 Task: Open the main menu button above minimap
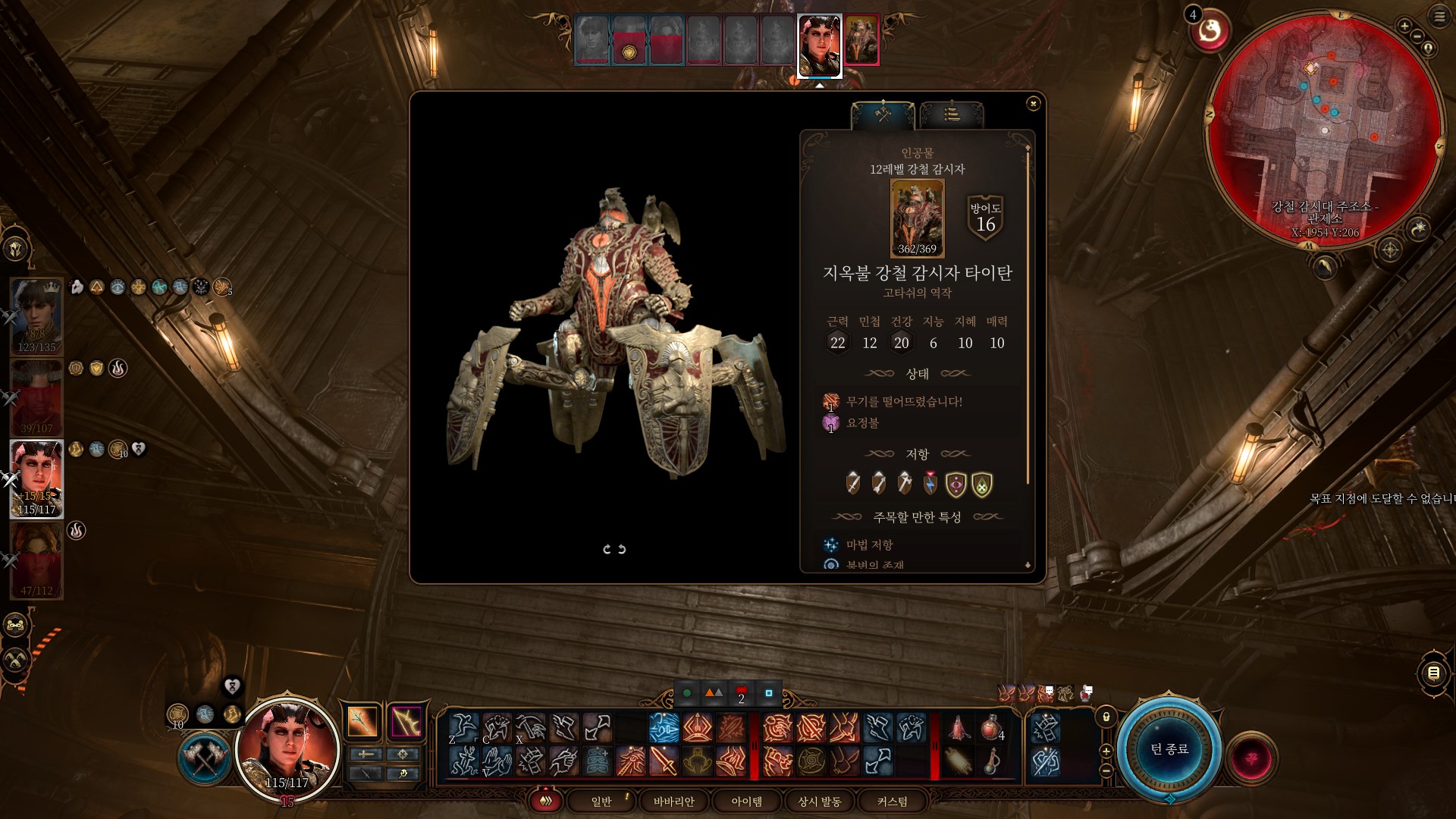tap(1439, 17)
